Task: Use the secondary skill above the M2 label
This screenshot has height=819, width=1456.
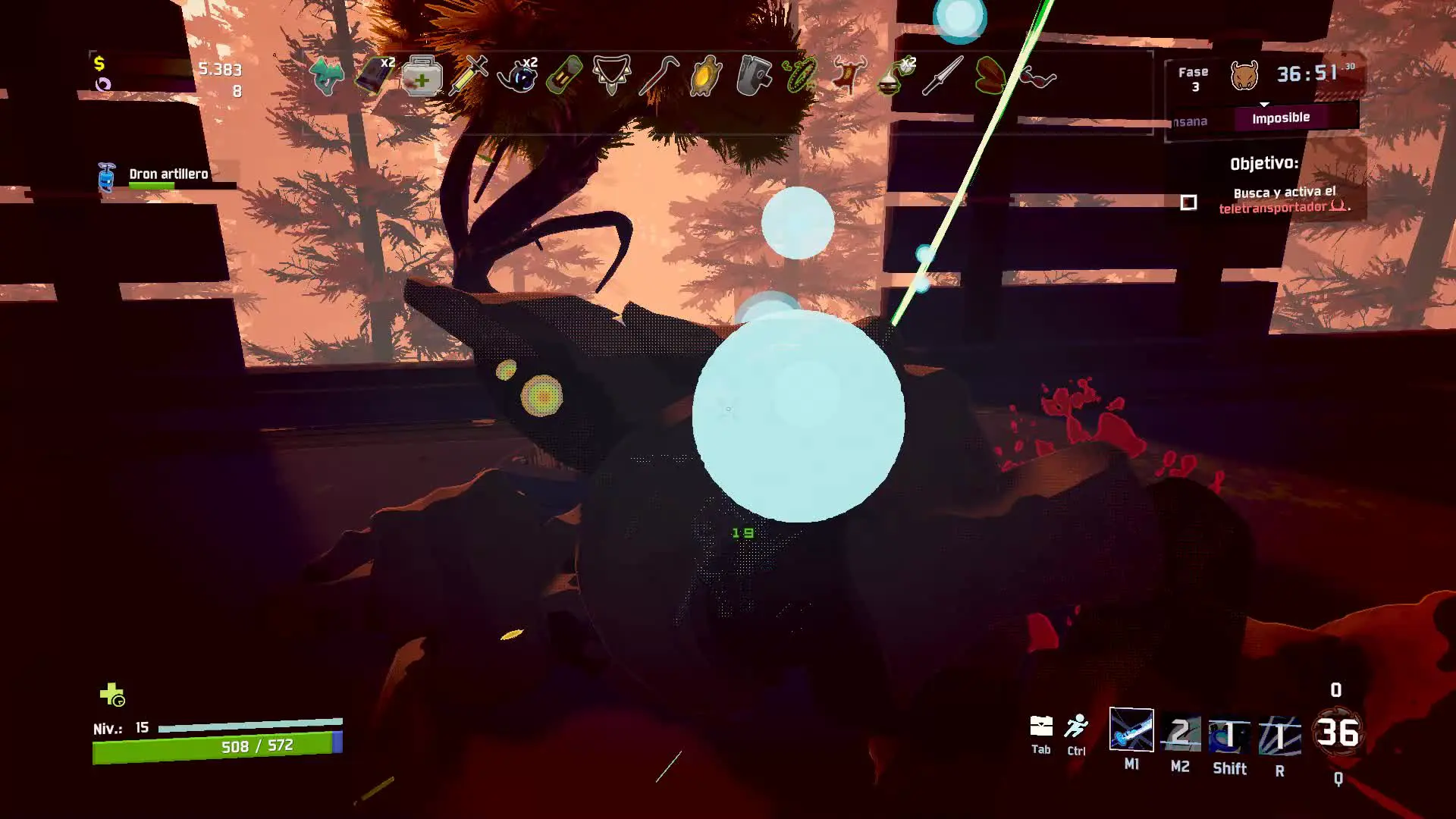Action: [x=1180, y=733]
